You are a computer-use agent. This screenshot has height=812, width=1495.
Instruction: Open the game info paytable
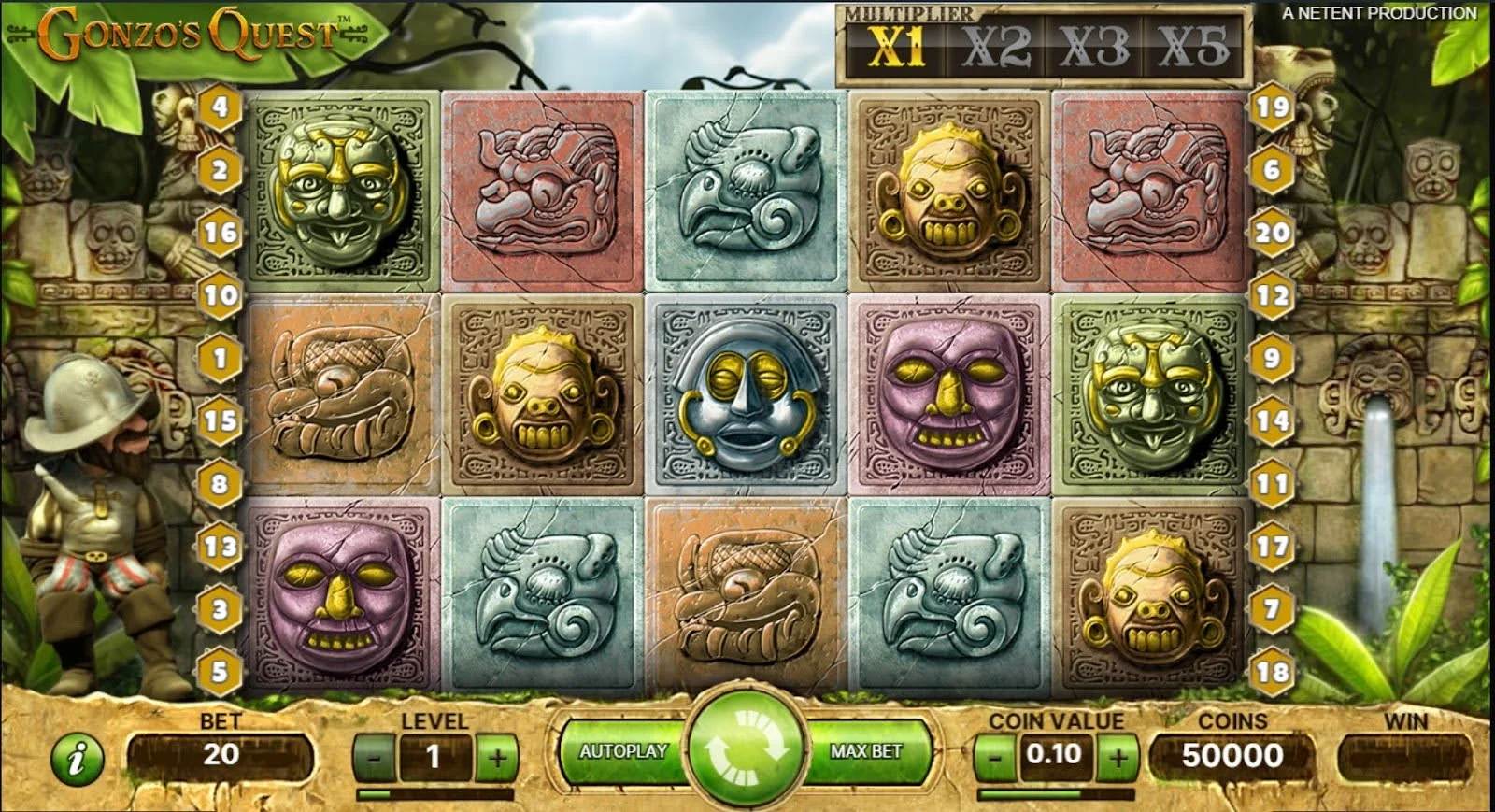[78, 757]
